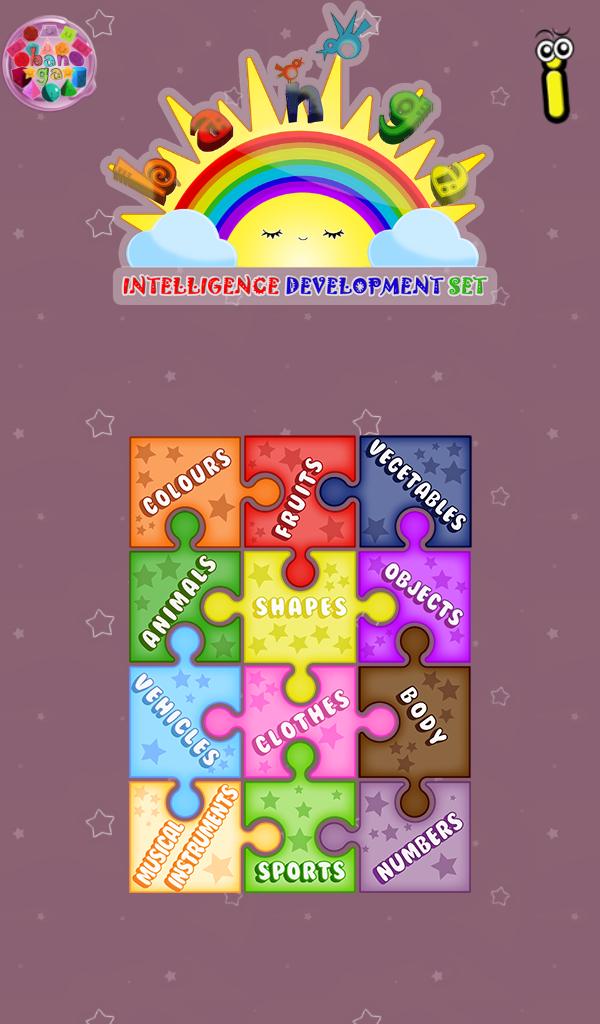600x1024 pixels.
Task: Choose the Musical Instruments piece
Action: tap(185, 838)
